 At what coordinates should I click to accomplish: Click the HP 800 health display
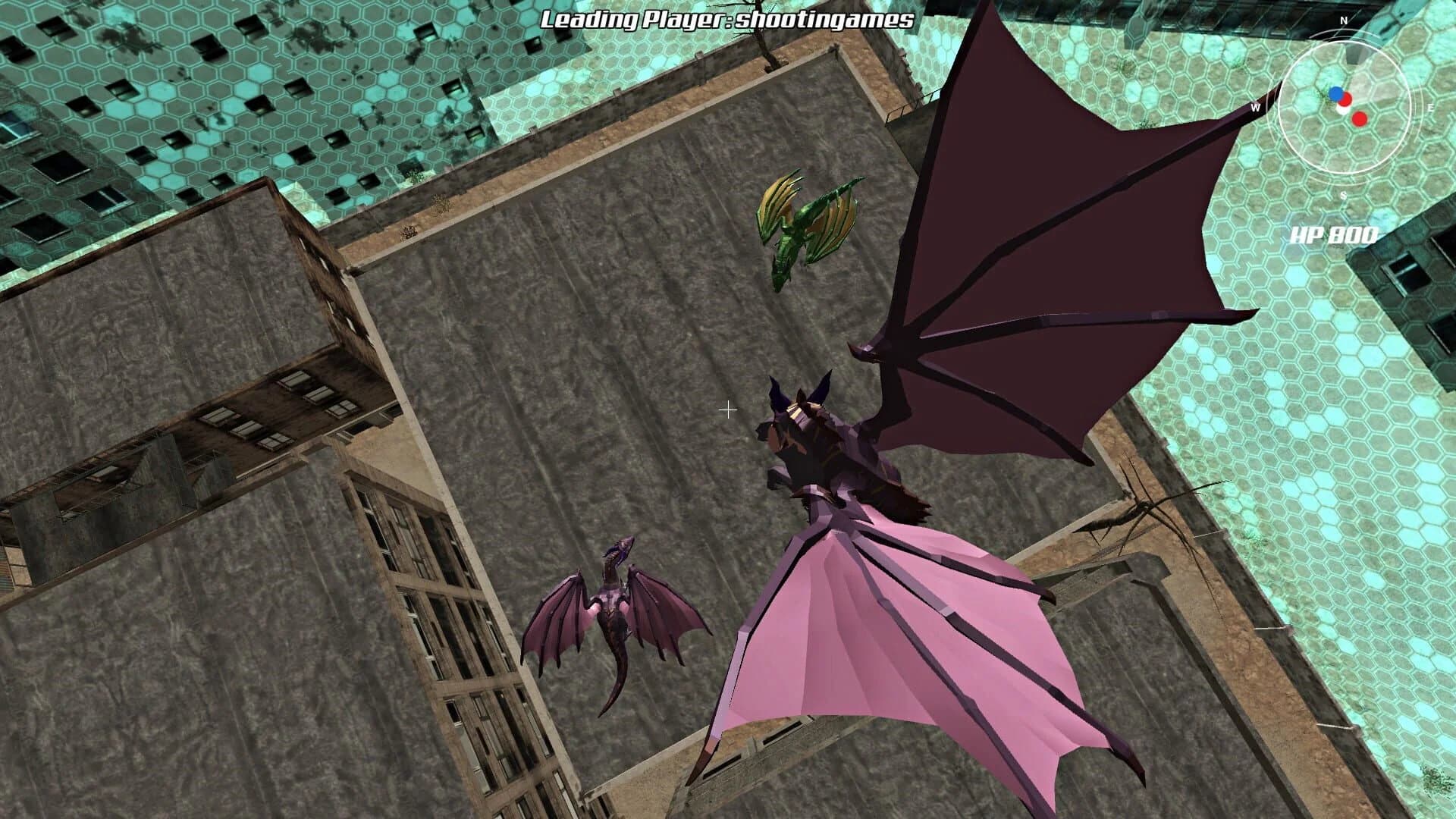(1334, 235)
